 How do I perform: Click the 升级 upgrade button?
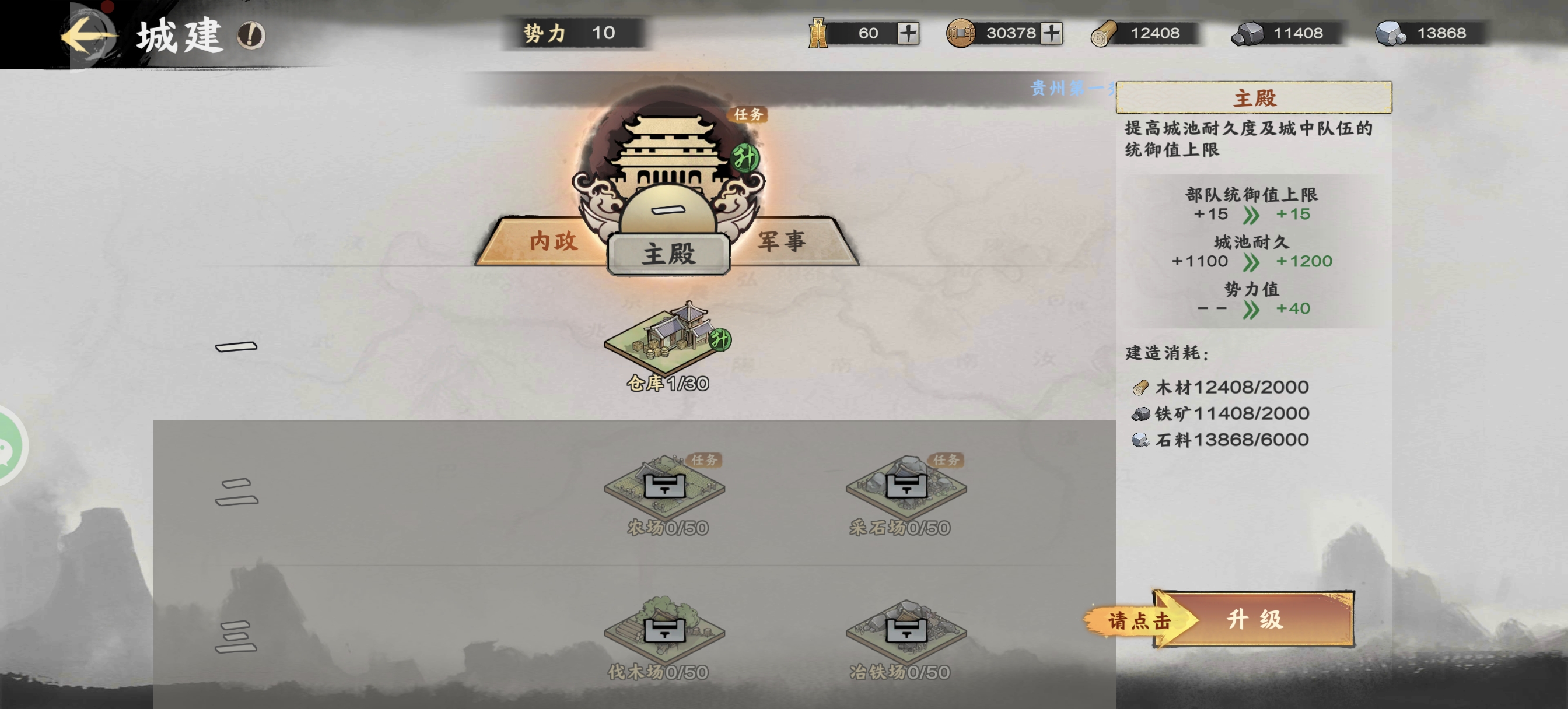(1254, 619)
